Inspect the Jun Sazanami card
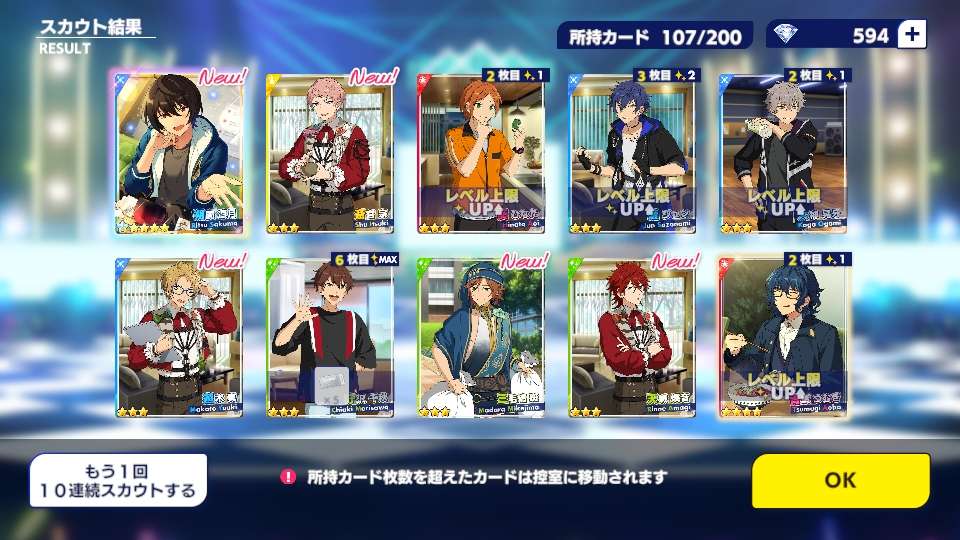The image size is (960, 540). (632, 153)
